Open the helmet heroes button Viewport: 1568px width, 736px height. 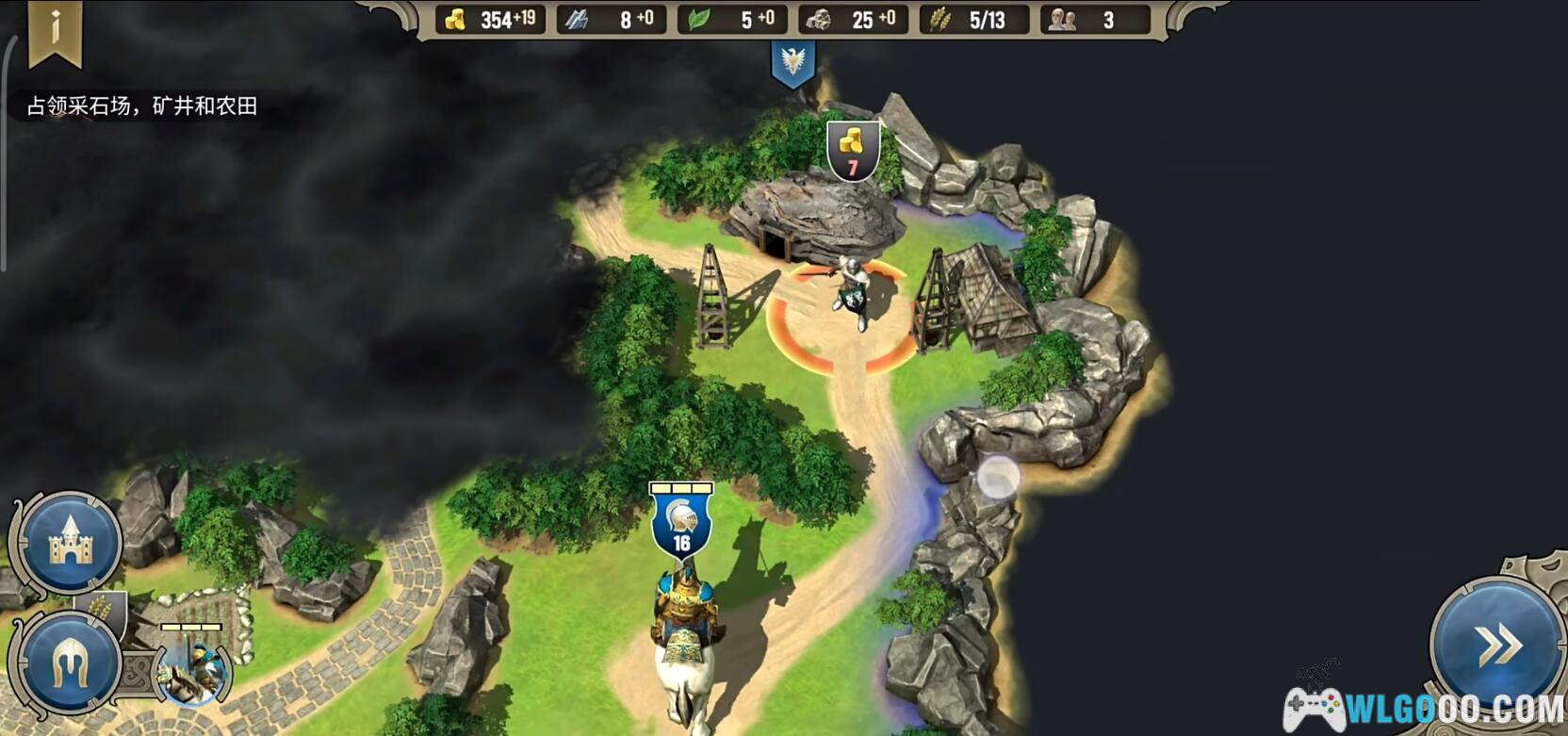pos(69,662)
